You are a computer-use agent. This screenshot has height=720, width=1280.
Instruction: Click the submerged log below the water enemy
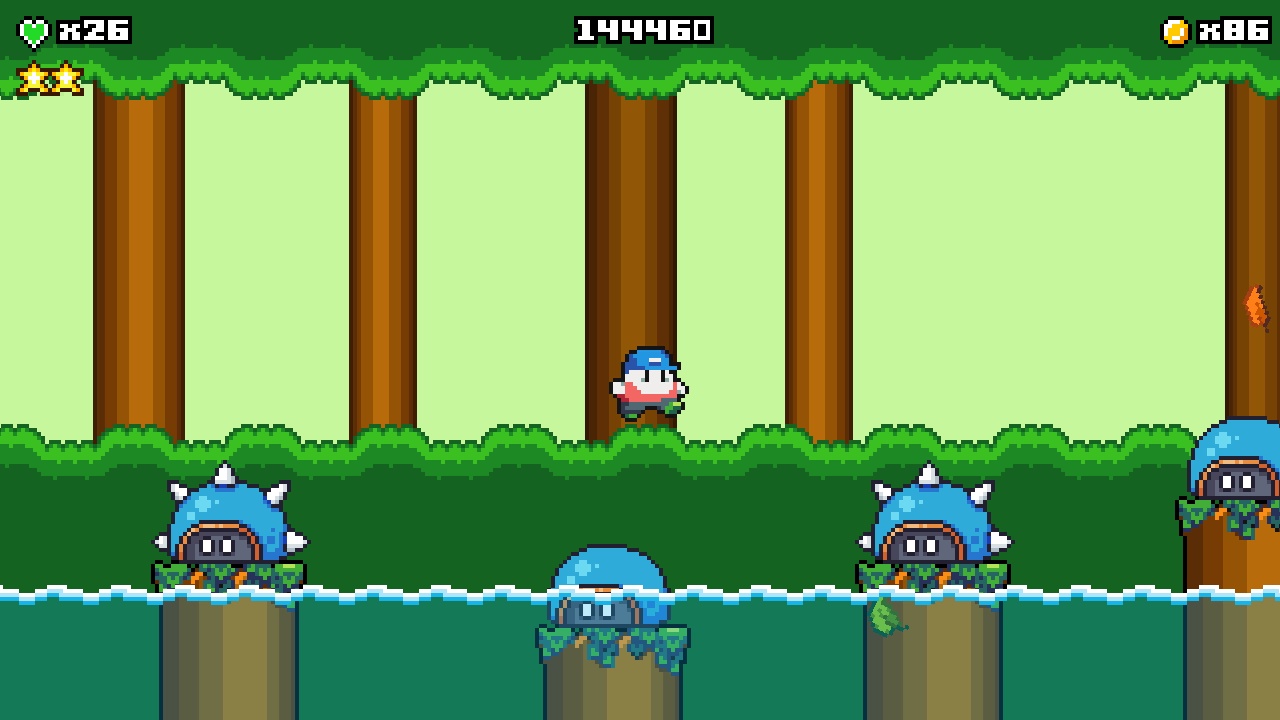tap(612, 690)
